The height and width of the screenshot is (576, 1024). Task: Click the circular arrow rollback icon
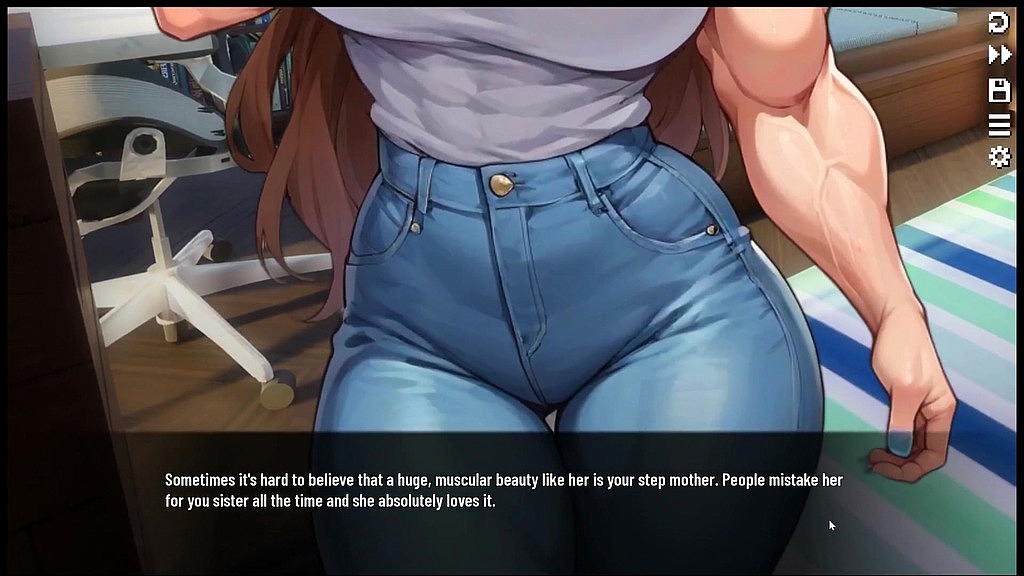click(999, 22)
